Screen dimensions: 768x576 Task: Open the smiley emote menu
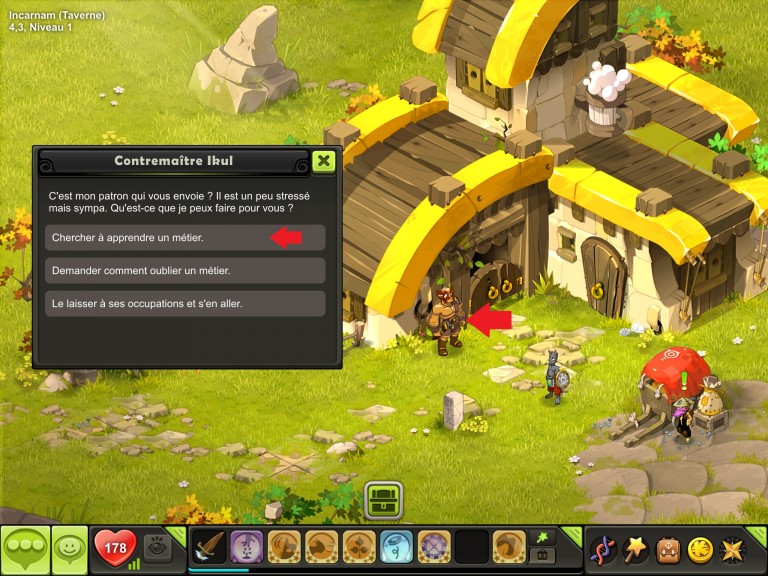pyautogui.click(x=69, y=549)
